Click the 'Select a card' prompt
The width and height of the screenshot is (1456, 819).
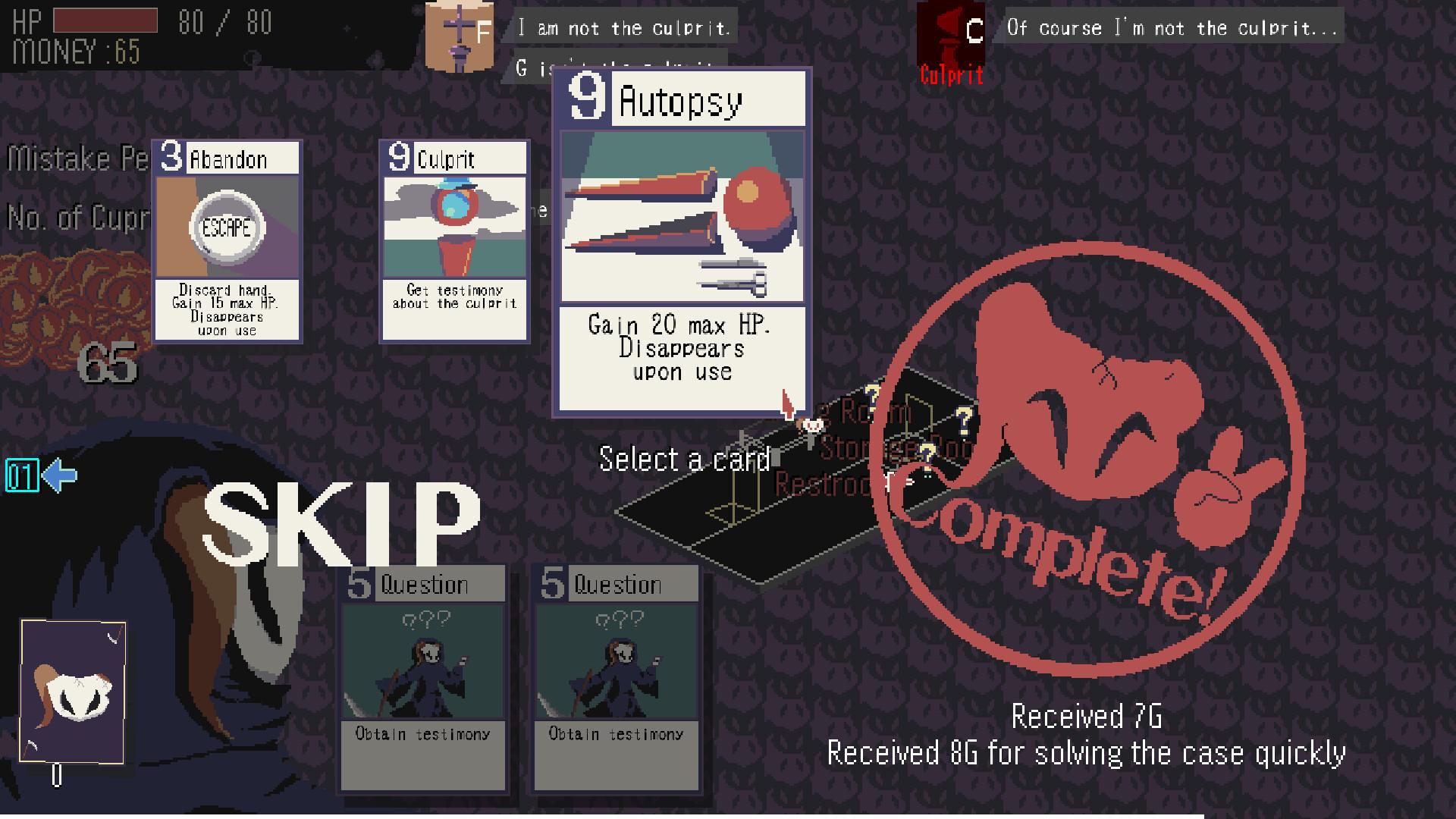point(685,460)
